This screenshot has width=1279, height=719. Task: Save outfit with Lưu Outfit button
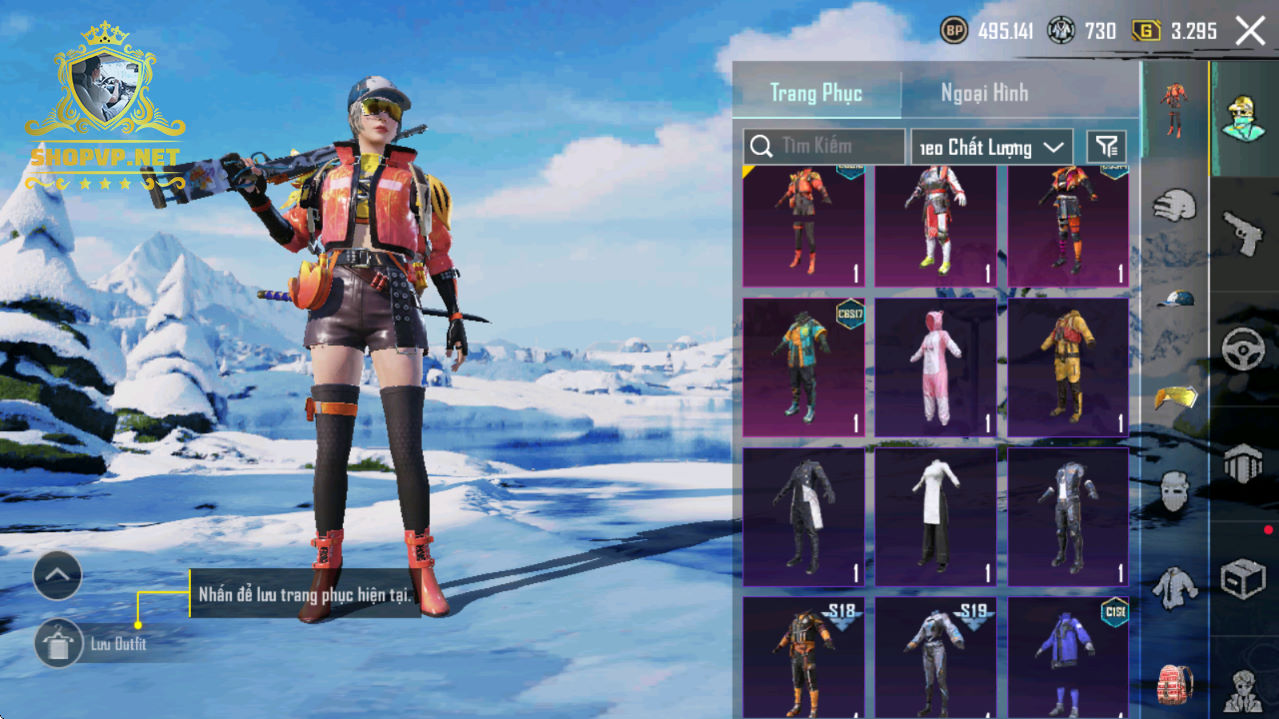59,643
